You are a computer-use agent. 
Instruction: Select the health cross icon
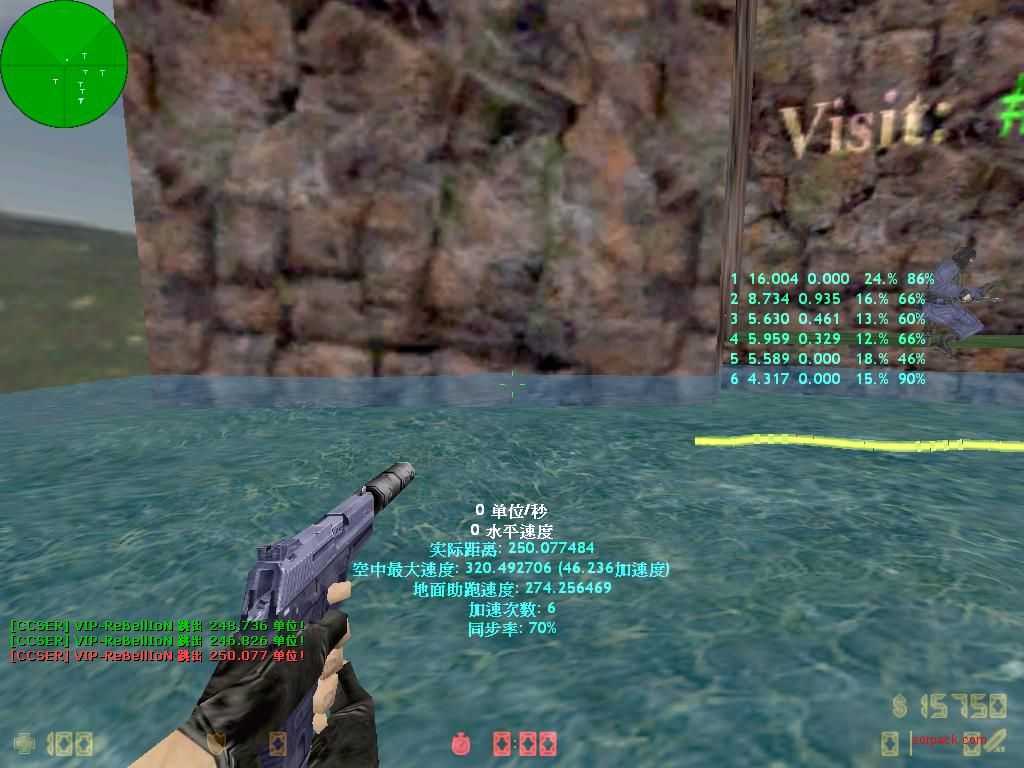point(22,743)
